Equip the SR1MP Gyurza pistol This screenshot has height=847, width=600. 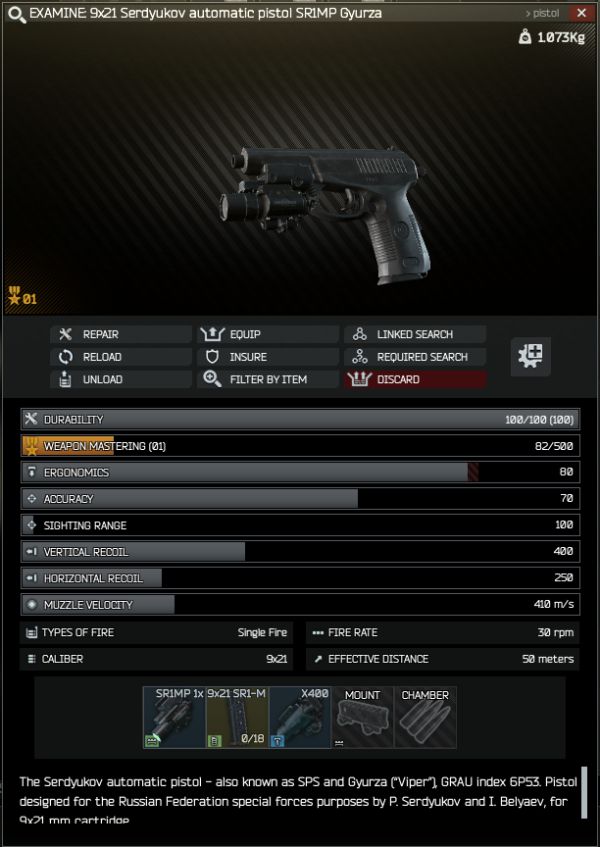click(267, 334)
